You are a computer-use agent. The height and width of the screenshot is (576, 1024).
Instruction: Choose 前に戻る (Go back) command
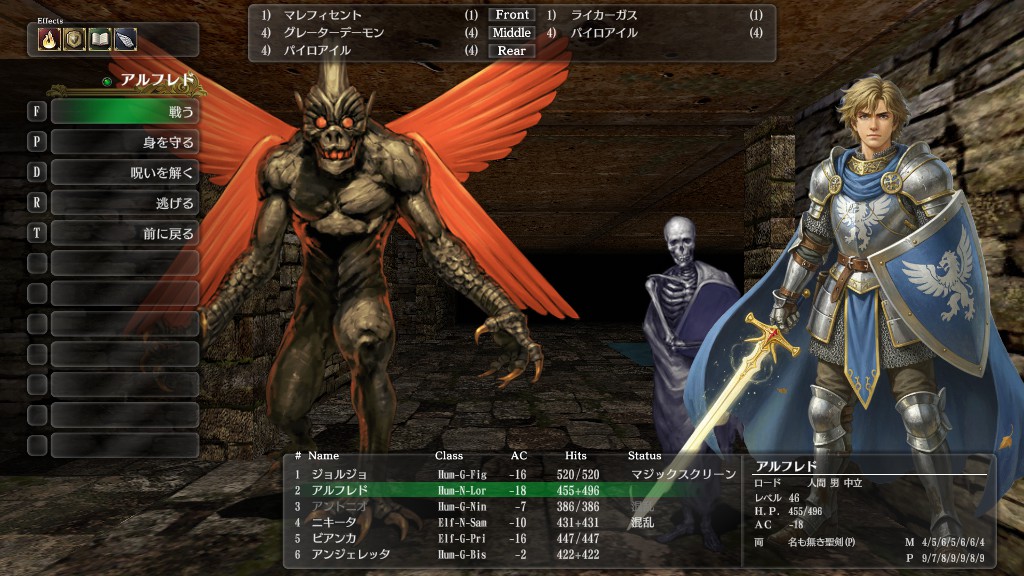click(124, 233)
